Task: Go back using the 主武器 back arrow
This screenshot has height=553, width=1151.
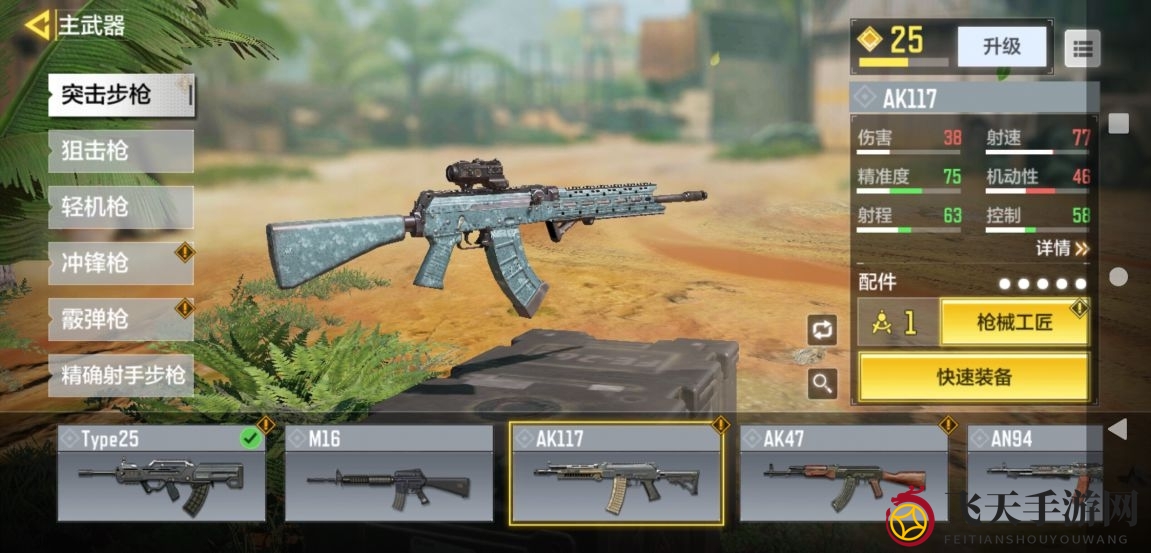Action: pyautogui.click(x=39, y=25)
